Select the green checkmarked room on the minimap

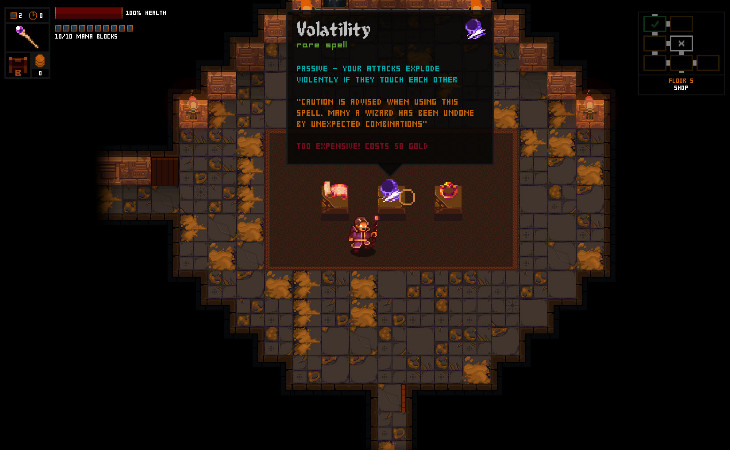coord(654,22)
